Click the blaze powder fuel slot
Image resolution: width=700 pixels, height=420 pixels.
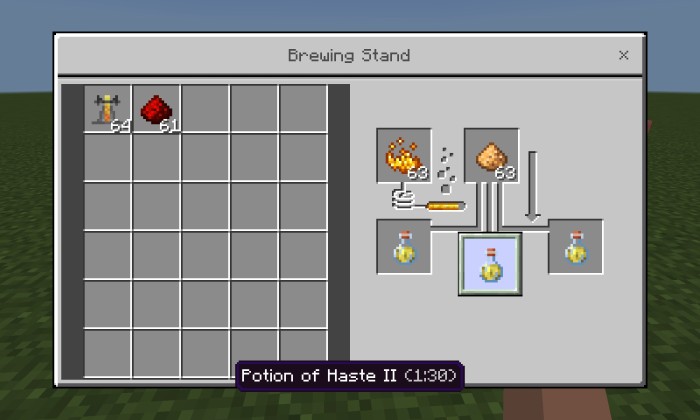(404, 155)
